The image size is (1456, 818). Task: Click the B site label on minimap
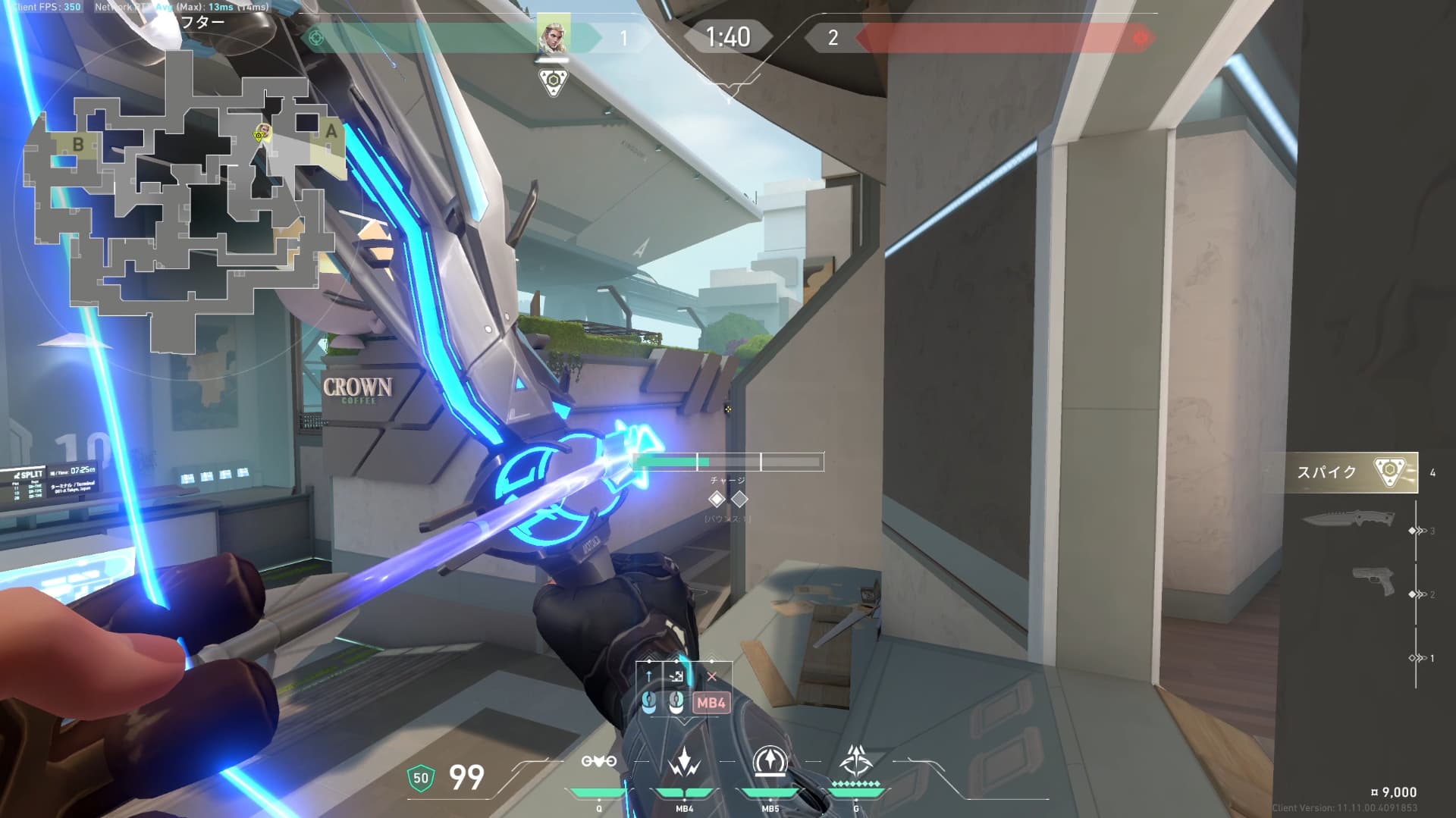tap(77, 144)
